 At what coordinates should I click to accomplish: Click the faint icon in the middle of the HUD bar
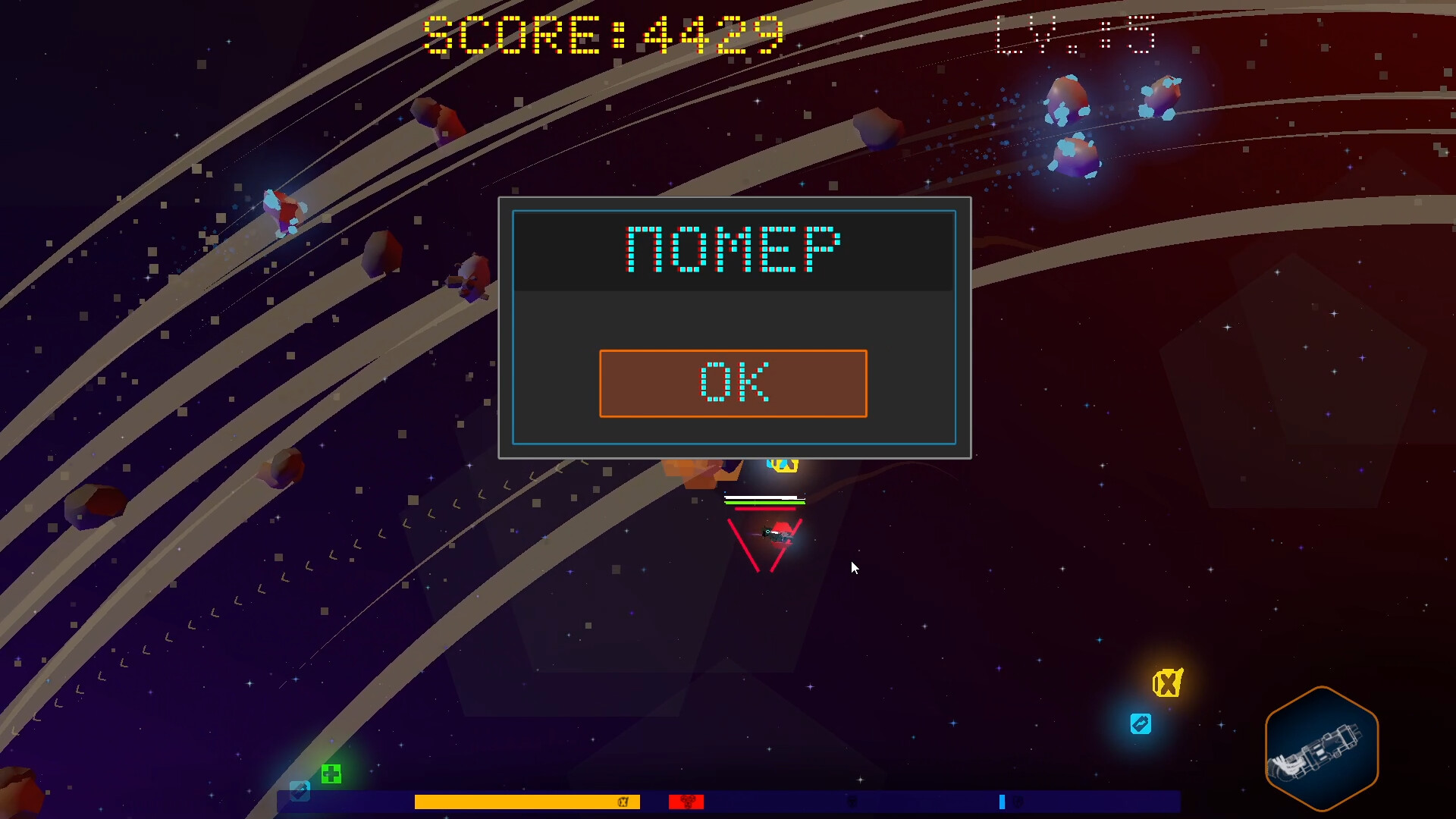click(x=851, y=802)
